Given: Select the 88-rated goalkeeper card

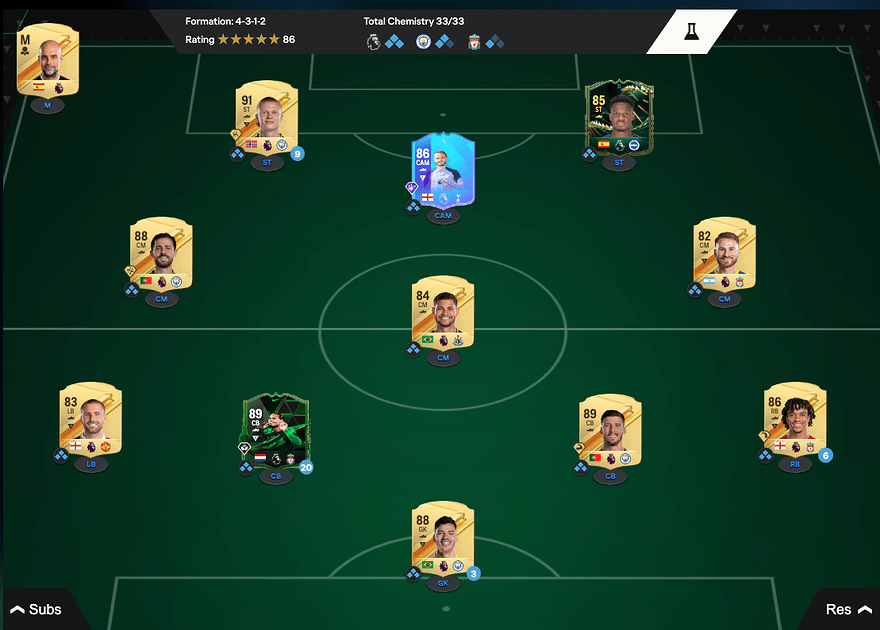Looking at the screenshot, I should [443, 539].
